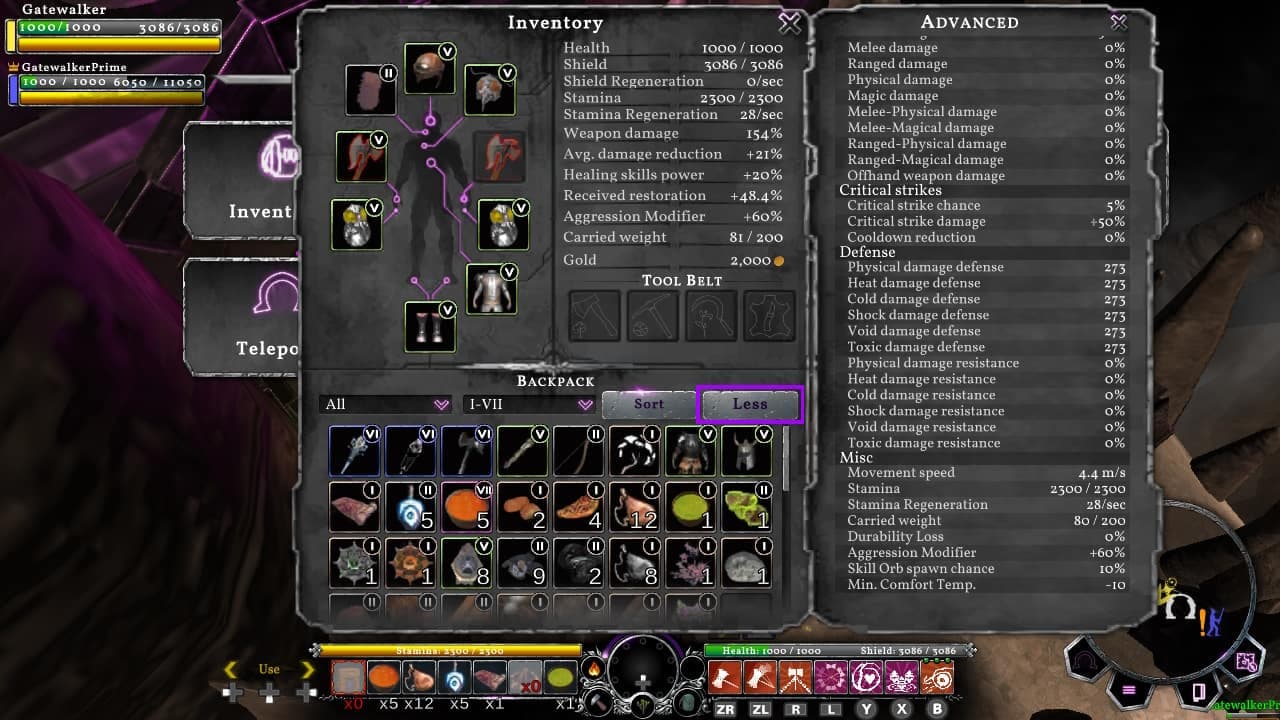Viewport: 1280px width, 720px height.
Task: Click Less to collapse the Advanced stats
Action: (x=748, y=404)
